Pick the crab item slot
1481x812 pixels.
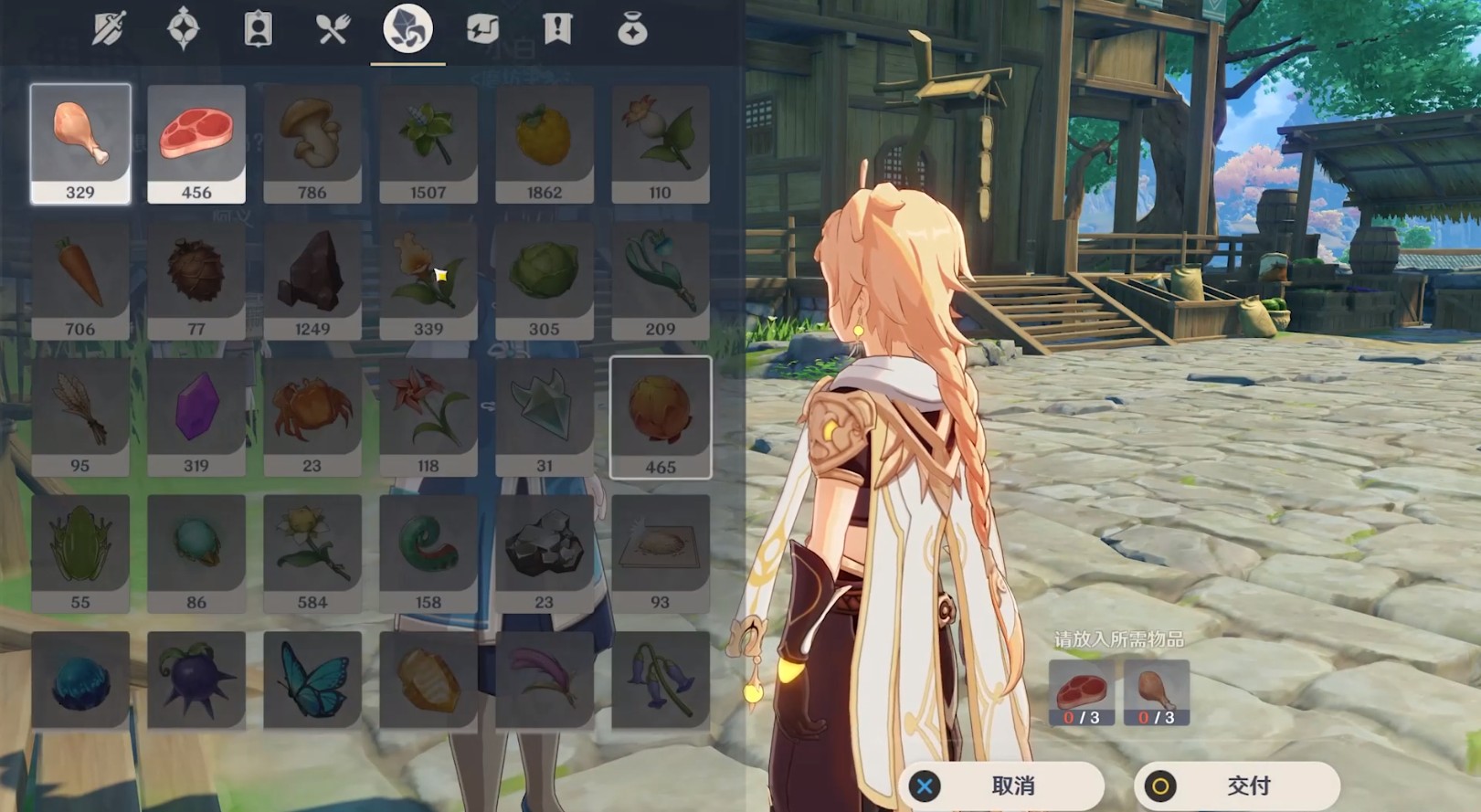(x=312, y=417)
